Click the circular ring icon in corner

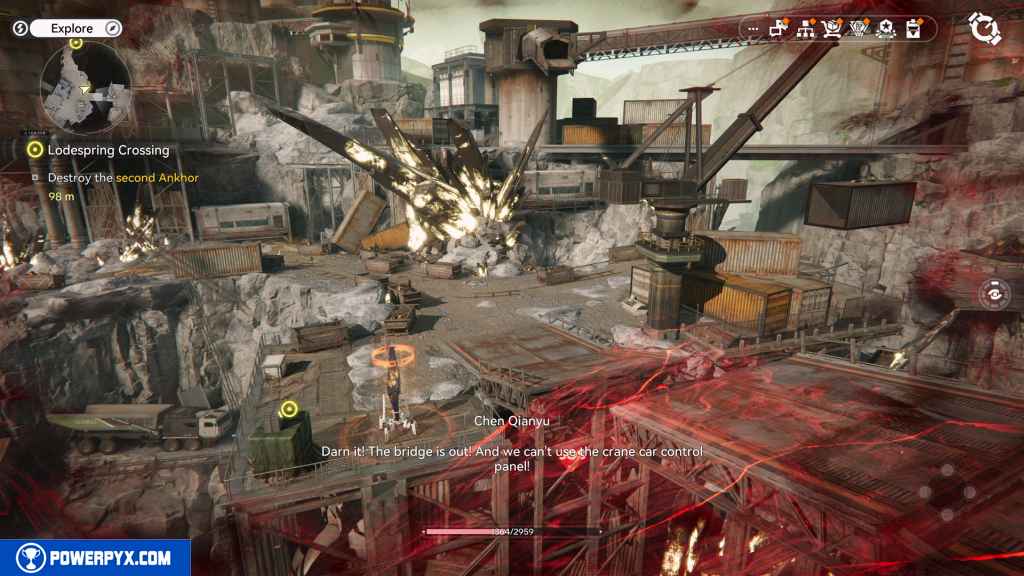(x=984, y=29)
